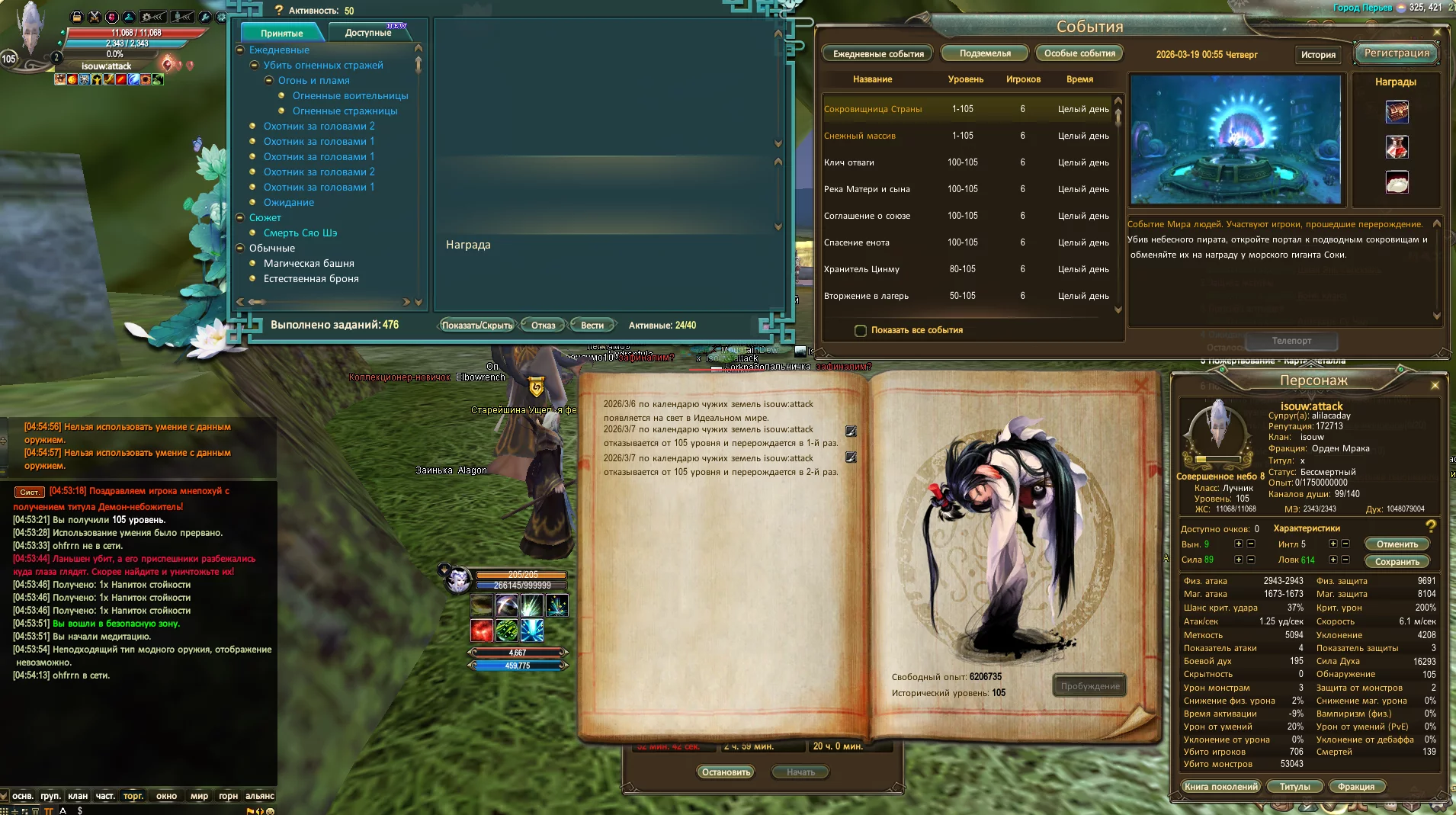Select the Смерть Сяо Шэ quest
Viewport: 1456px width, 815px height.
pos(300,233)
